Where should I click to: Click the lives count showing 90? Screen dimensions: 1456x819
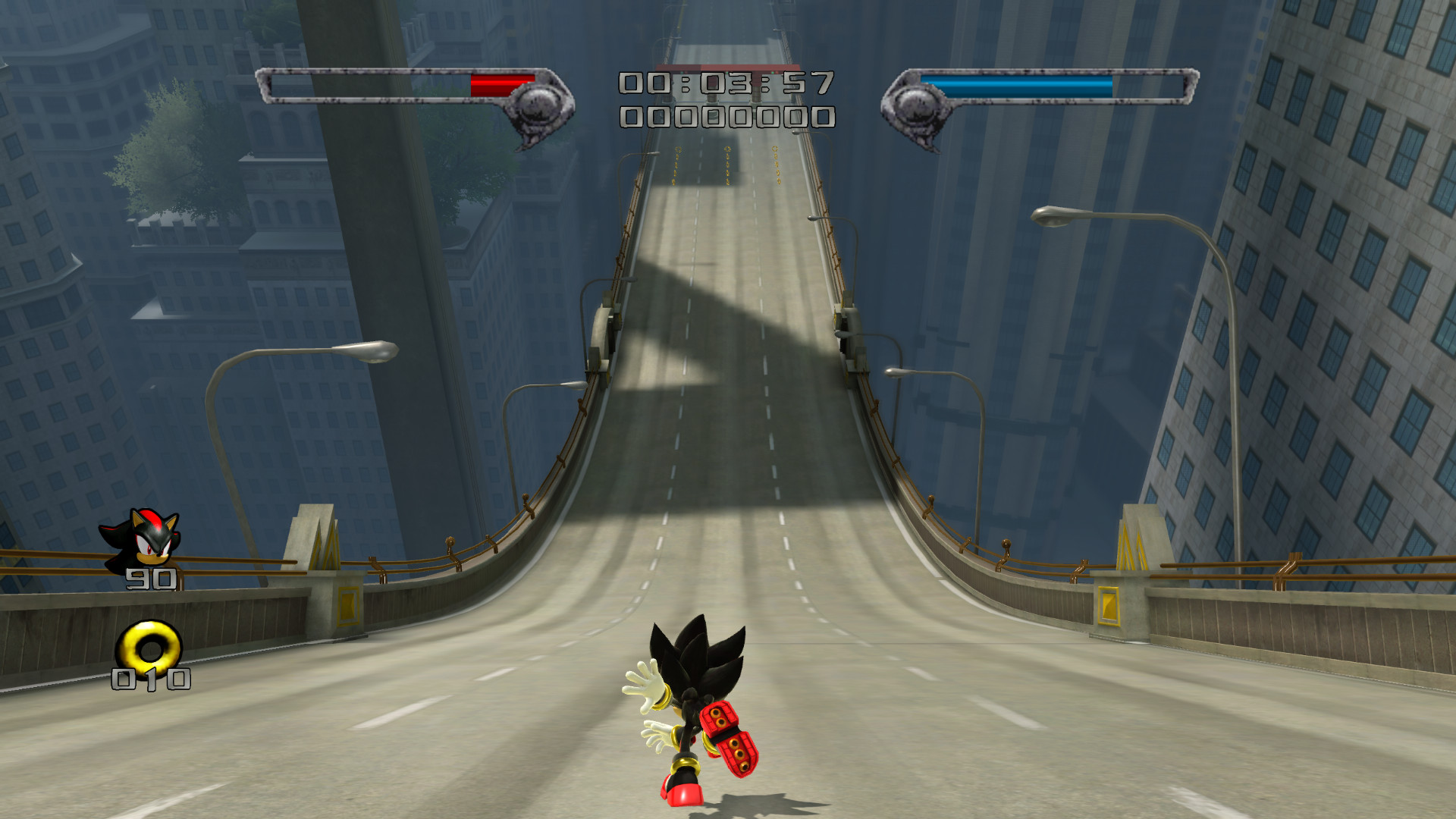pos(152,580)
